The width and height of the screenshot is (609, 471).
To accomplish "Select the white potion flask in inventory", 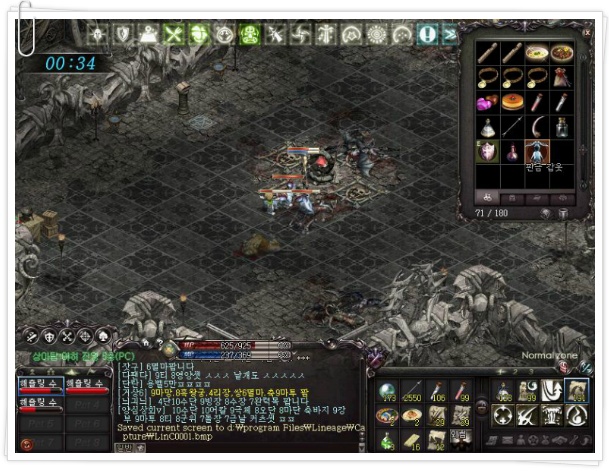I will pos(488,127).
